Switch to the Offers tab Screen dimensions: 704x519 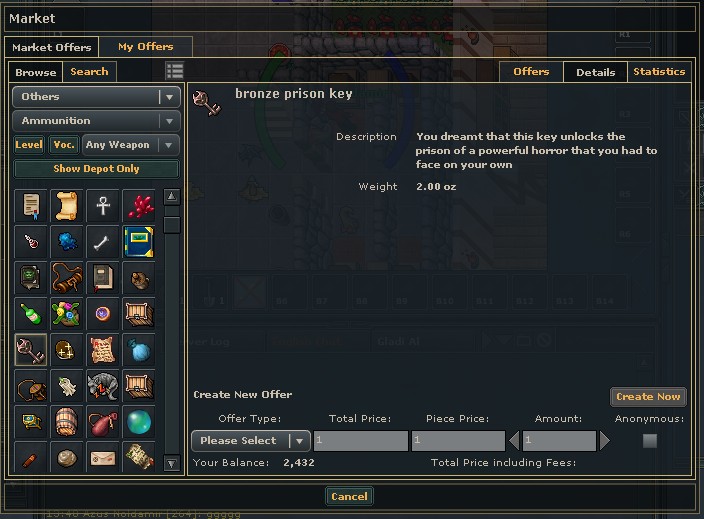(531, 72)
